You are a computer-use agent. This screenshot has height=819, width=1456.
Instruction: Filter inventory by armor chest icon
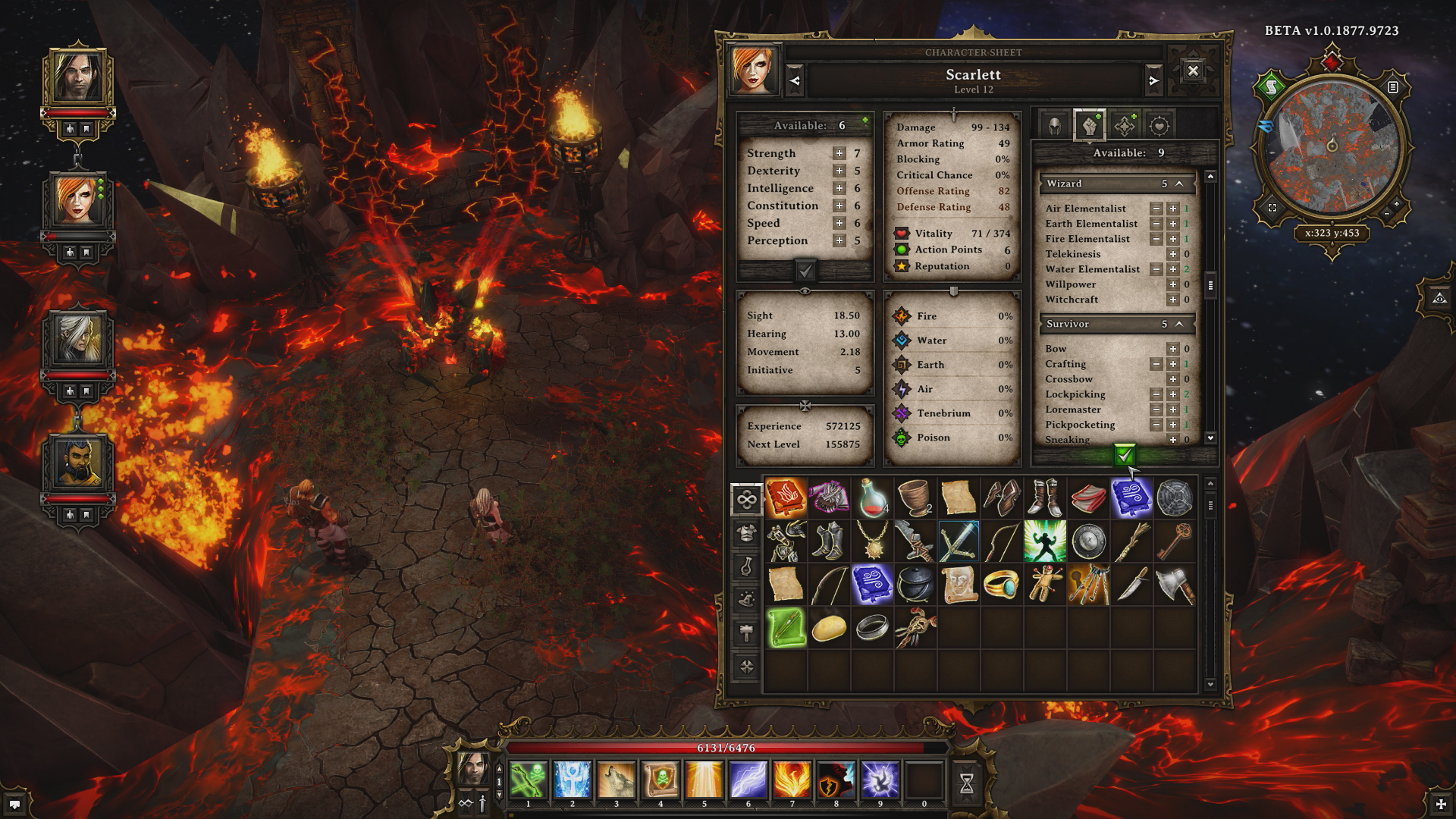(x=746, y=533)
